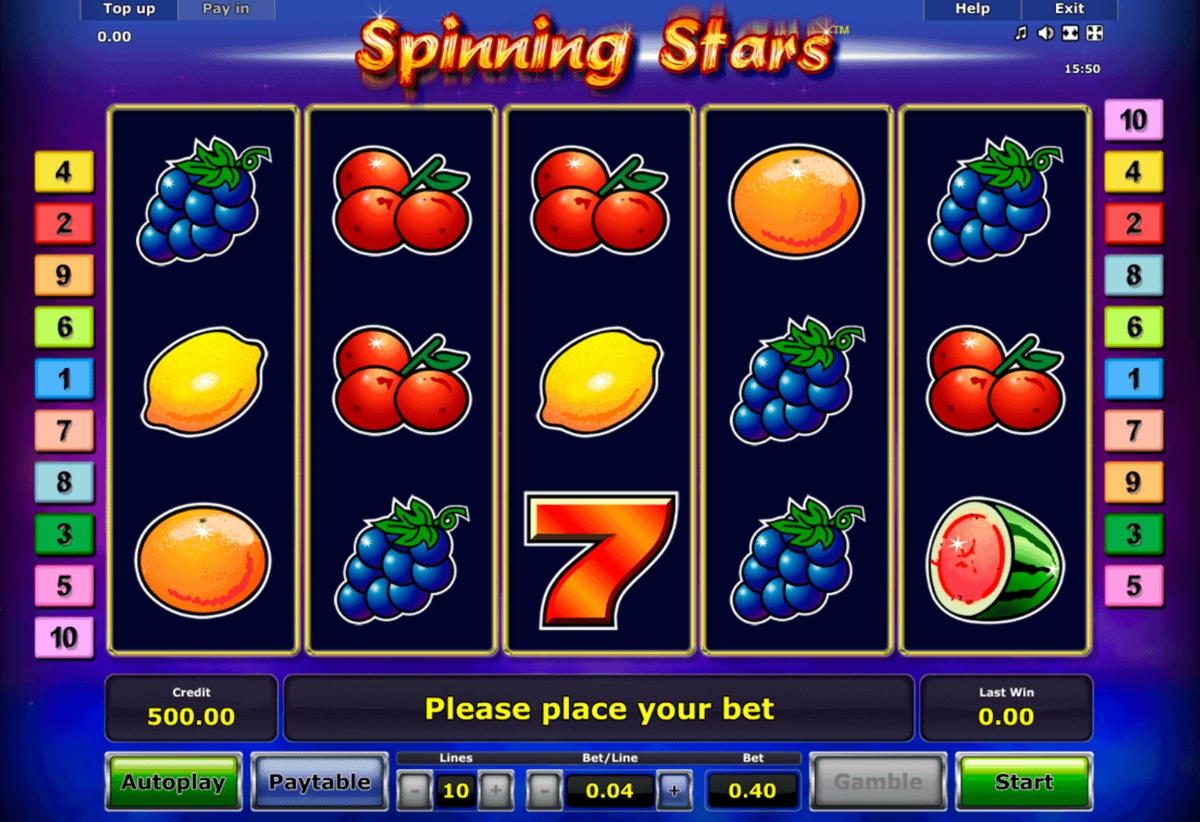1200x822 pixels.
Task: Enter fullscreen with the four-arrow expand icon
Action: point(1095,33)
